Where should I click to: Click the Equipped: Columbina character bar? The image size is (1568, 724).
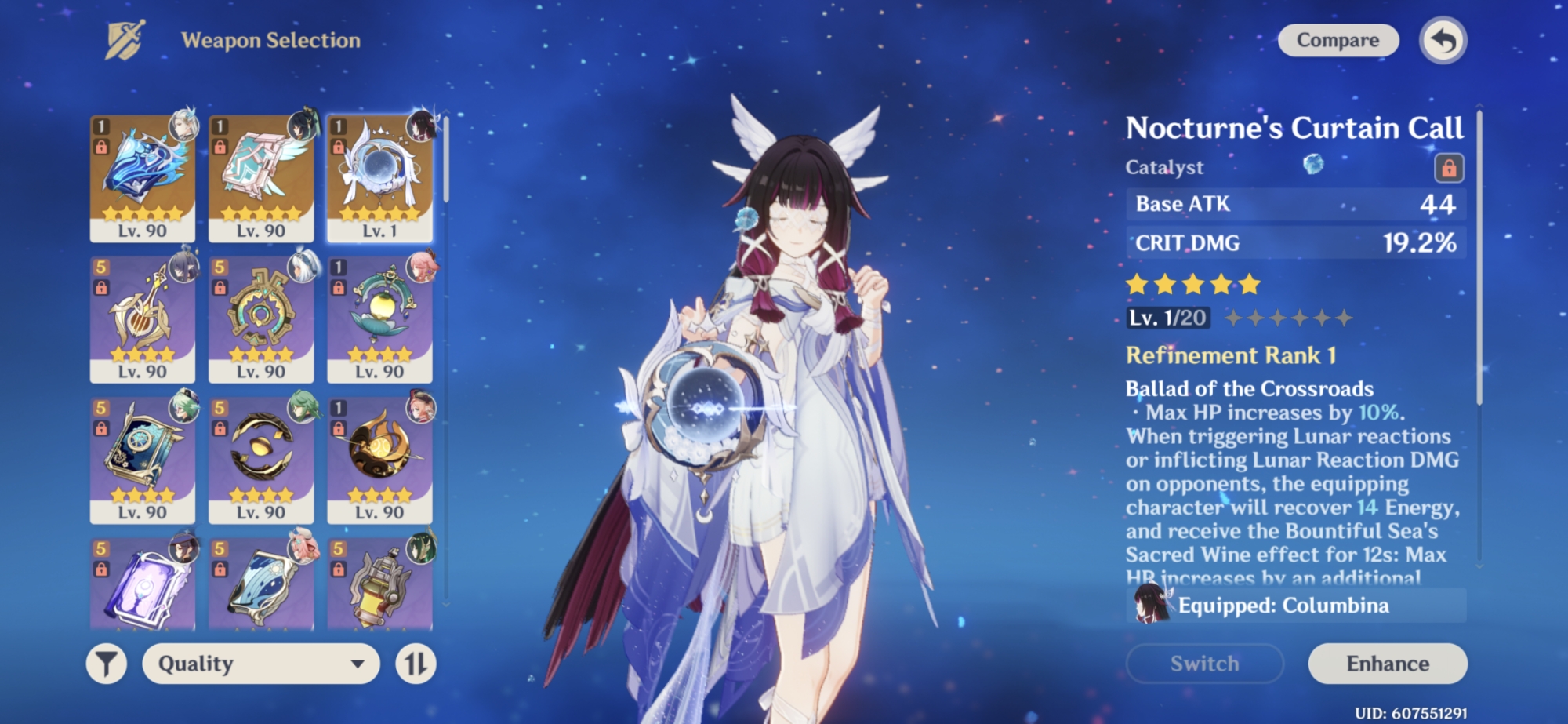[x=1295, y=606]
